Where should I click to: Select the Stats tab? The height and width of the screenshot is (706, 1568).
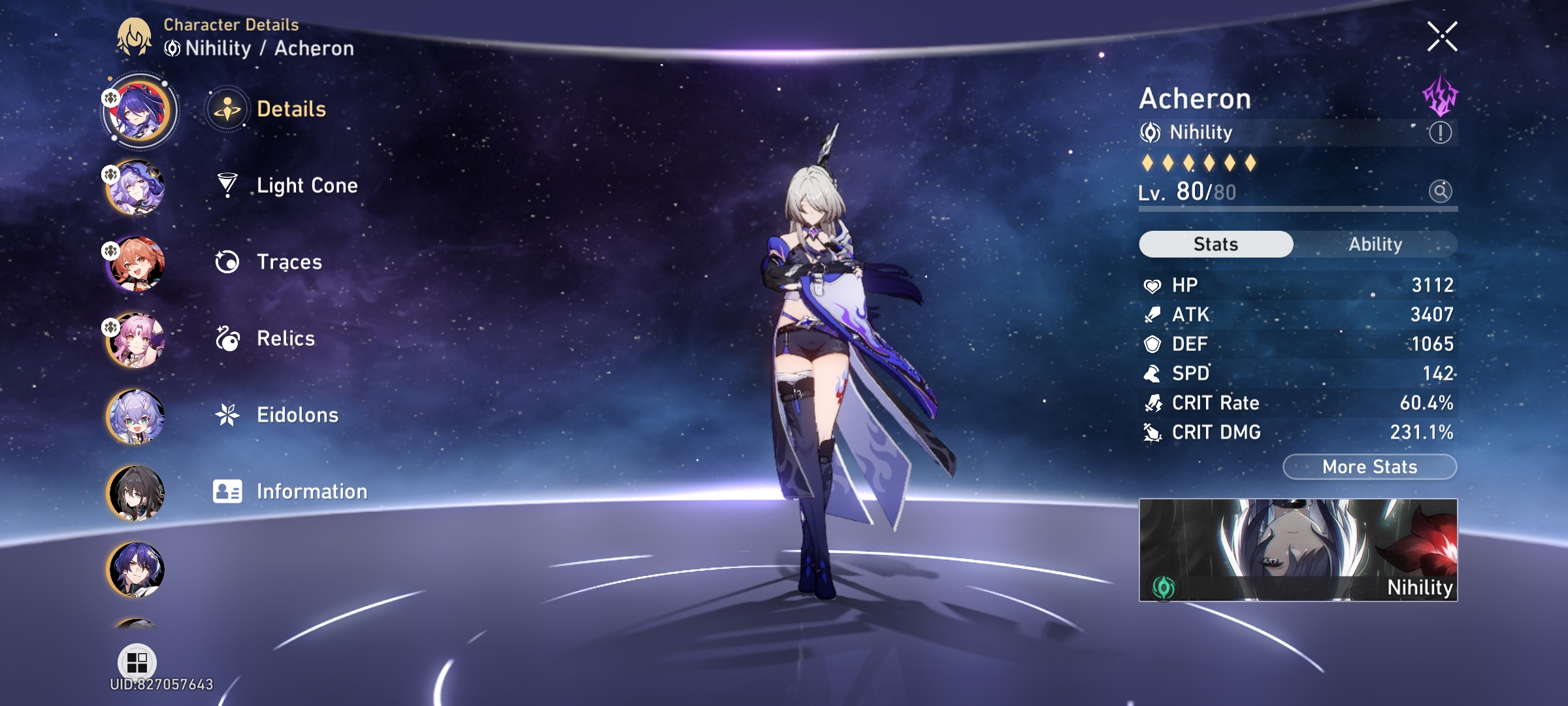(x=1215, y=243)
